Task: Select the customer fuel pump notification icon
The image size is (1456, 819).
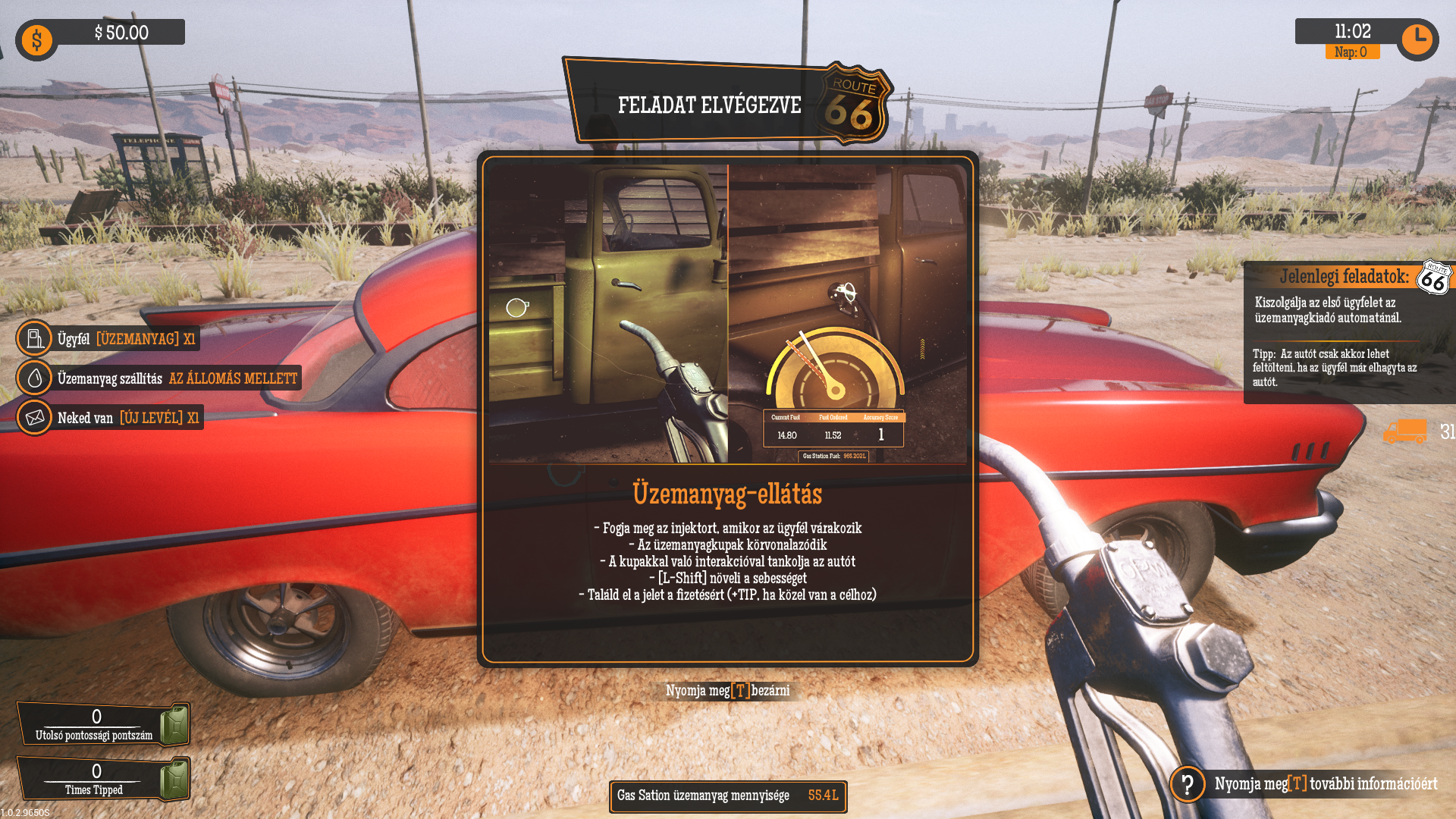Action: tap(35, 338)
